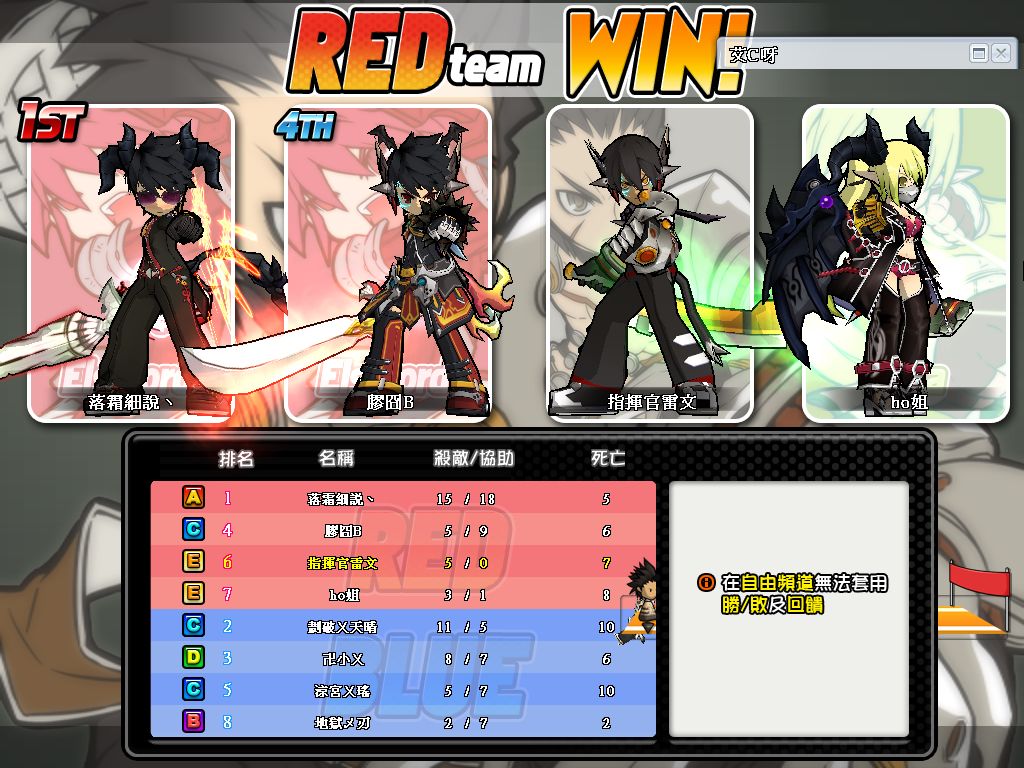1024x768 pixels.
Task: Maximize the 艾C呀 chat window
Action: coord(979,53)
